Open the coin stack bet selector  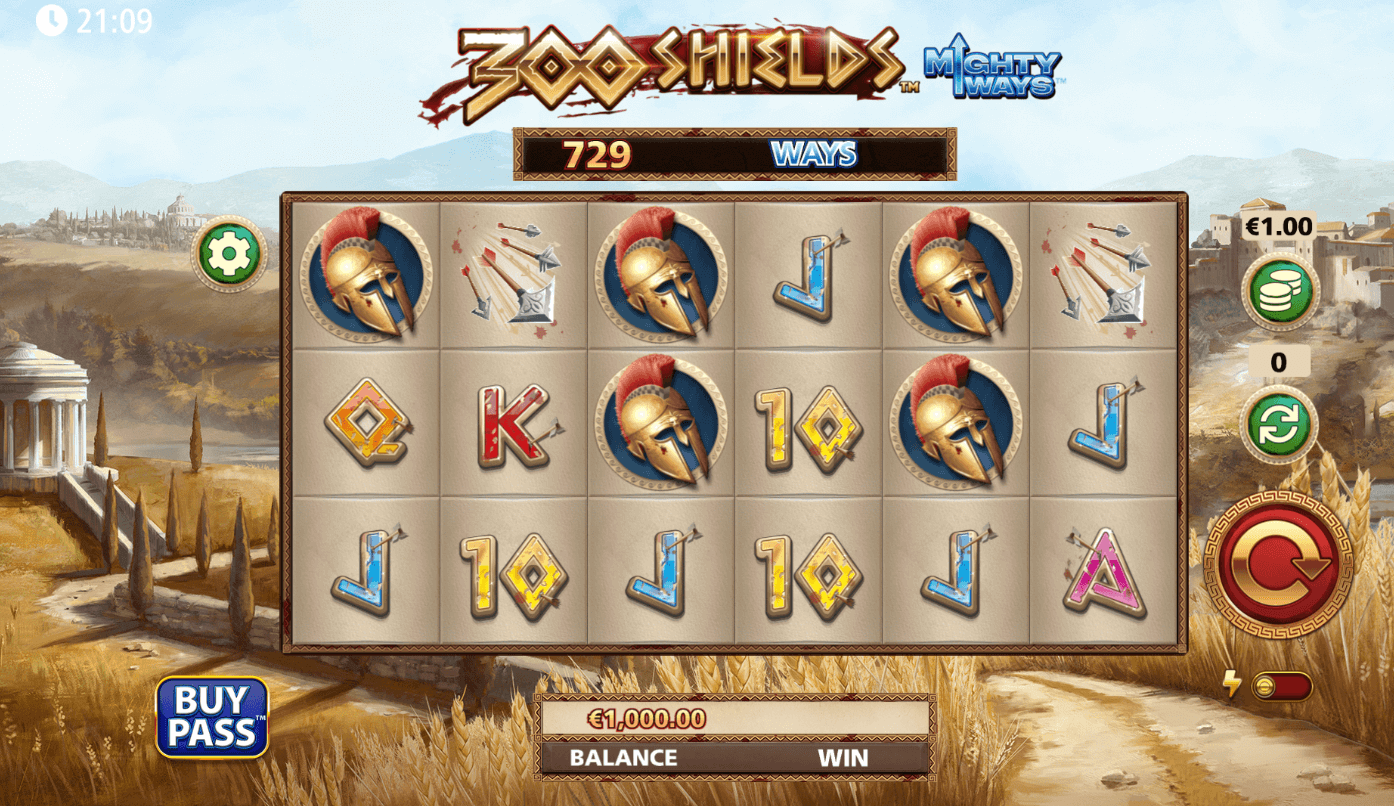1280,291
